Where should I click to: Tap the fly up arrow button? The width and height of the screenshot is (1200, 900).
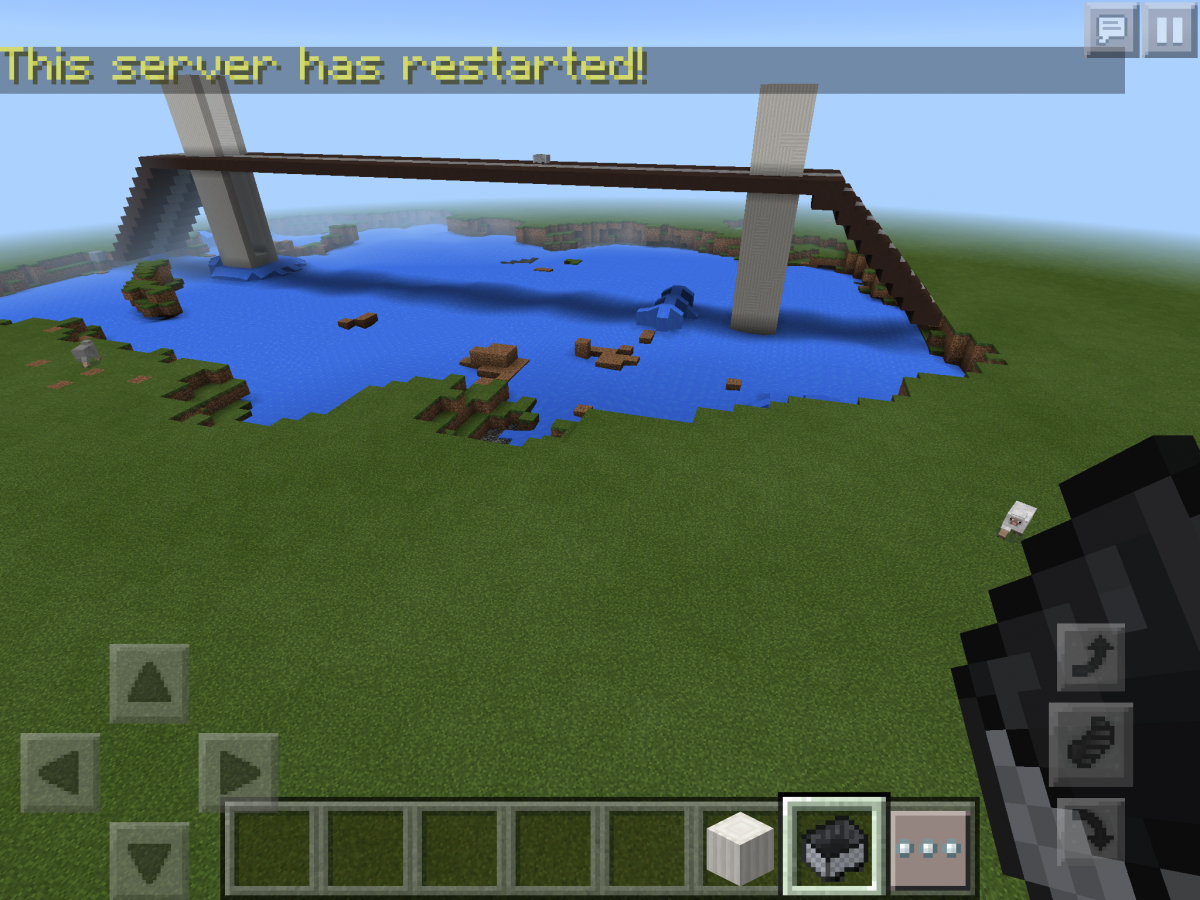click(1090, 657)
